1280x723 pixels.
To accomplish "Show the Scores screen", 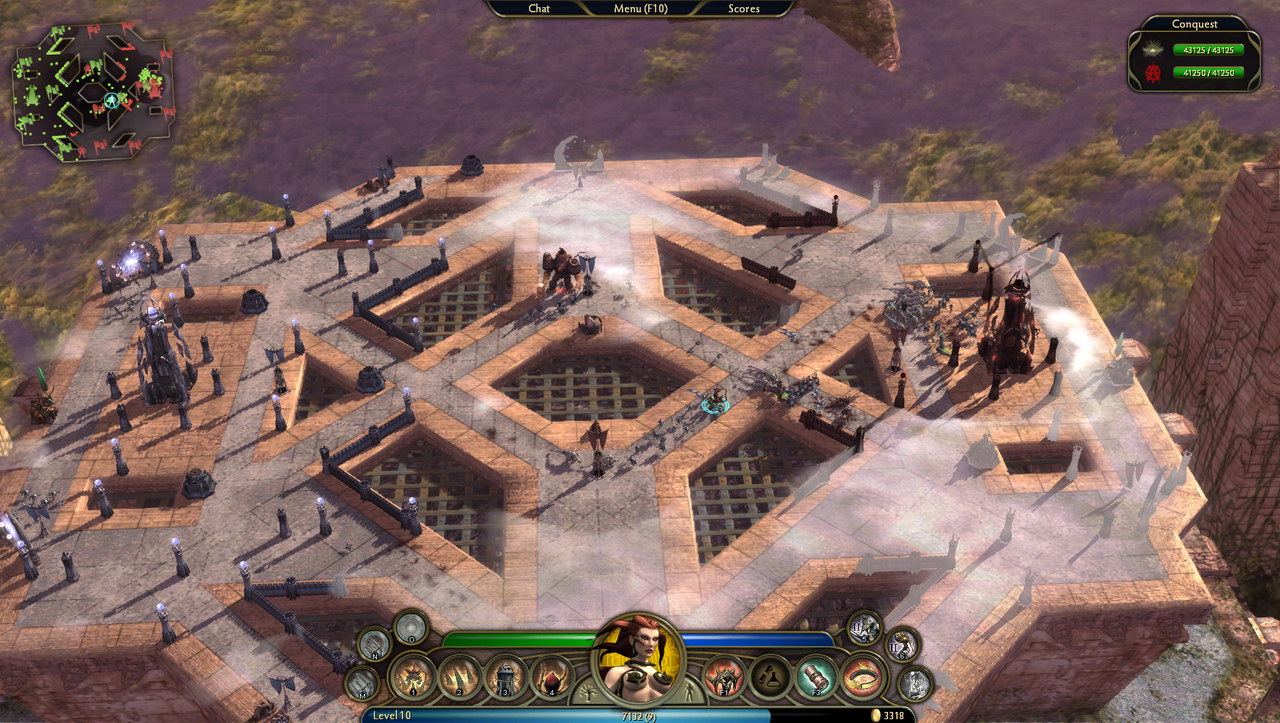I will (743, 9).
